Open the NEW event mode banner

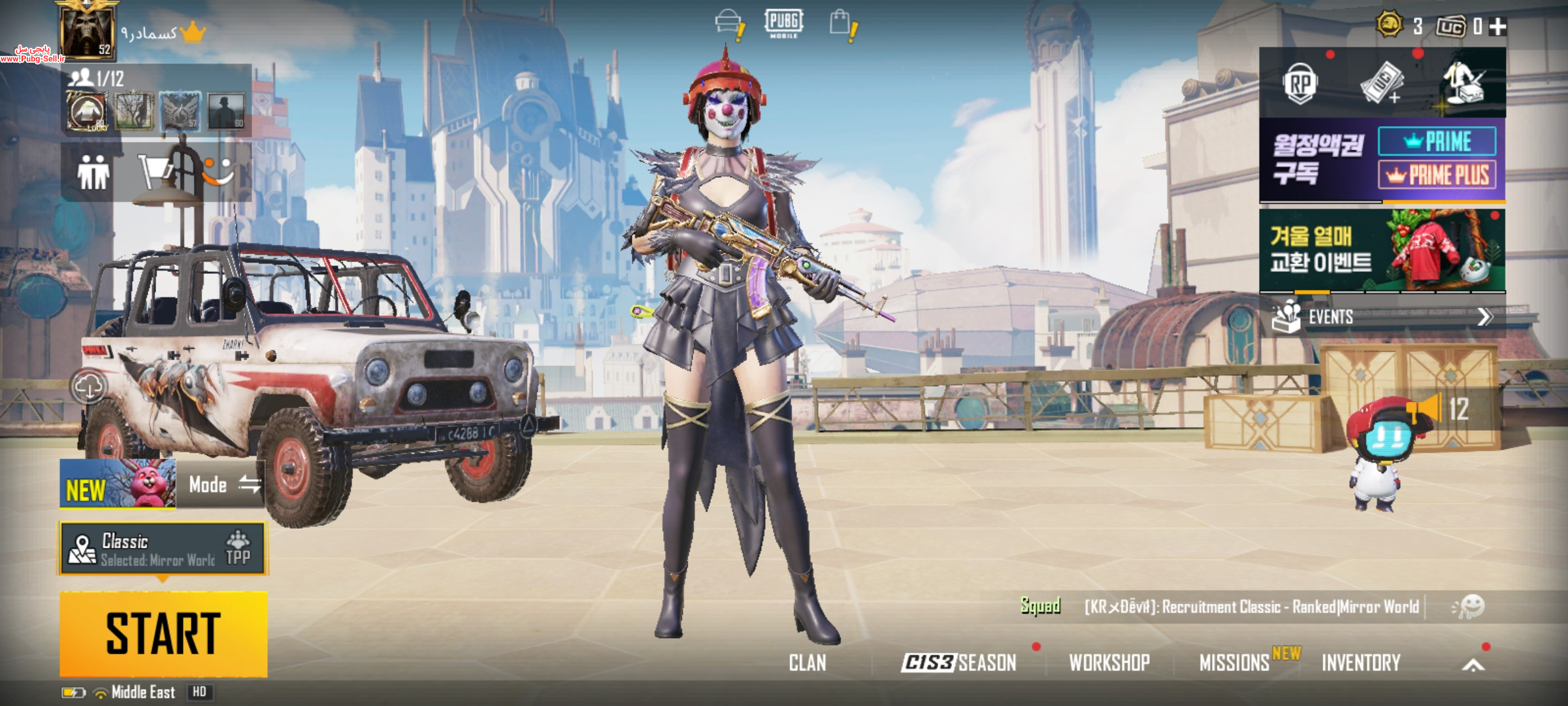[x=118, y=484]
